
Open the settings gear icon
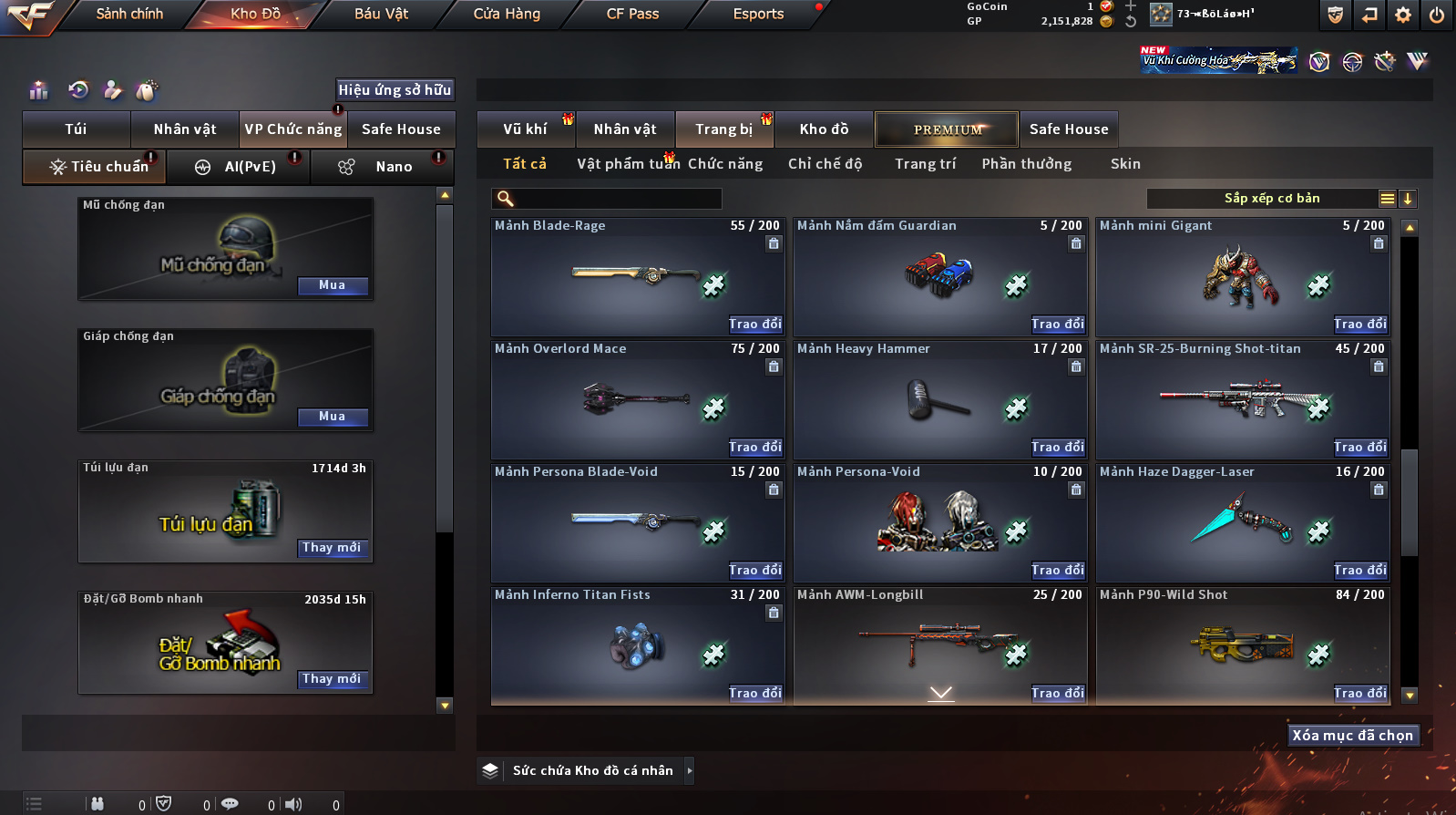pyautogui.click(x=1403, y=15)
